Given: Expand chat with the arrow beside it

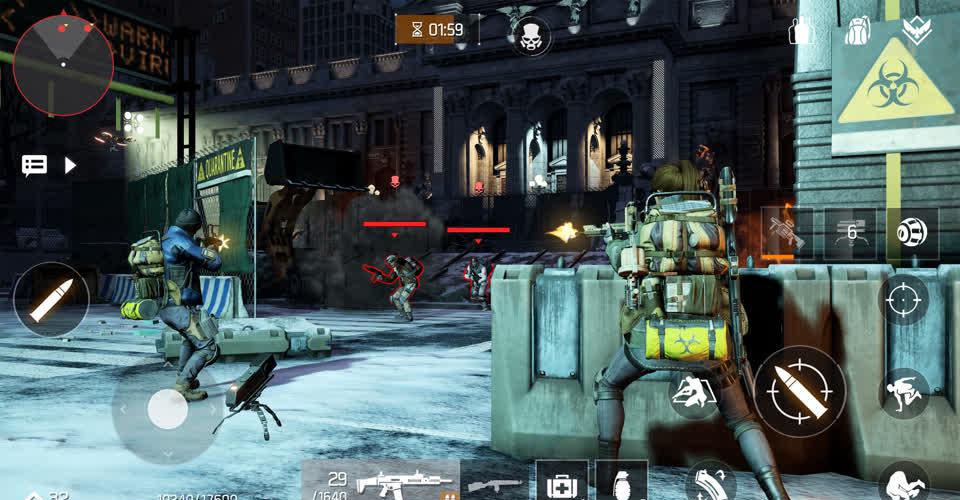Looking at the screenshot, I should click(71, 165).
